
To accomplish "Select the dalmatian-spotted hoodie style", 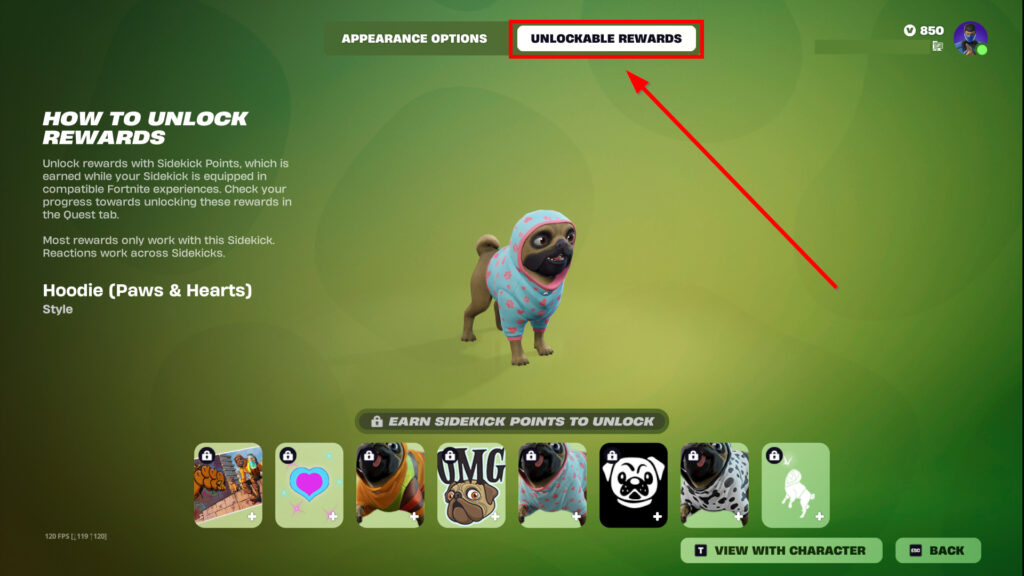I will click(x=714, y=485).
